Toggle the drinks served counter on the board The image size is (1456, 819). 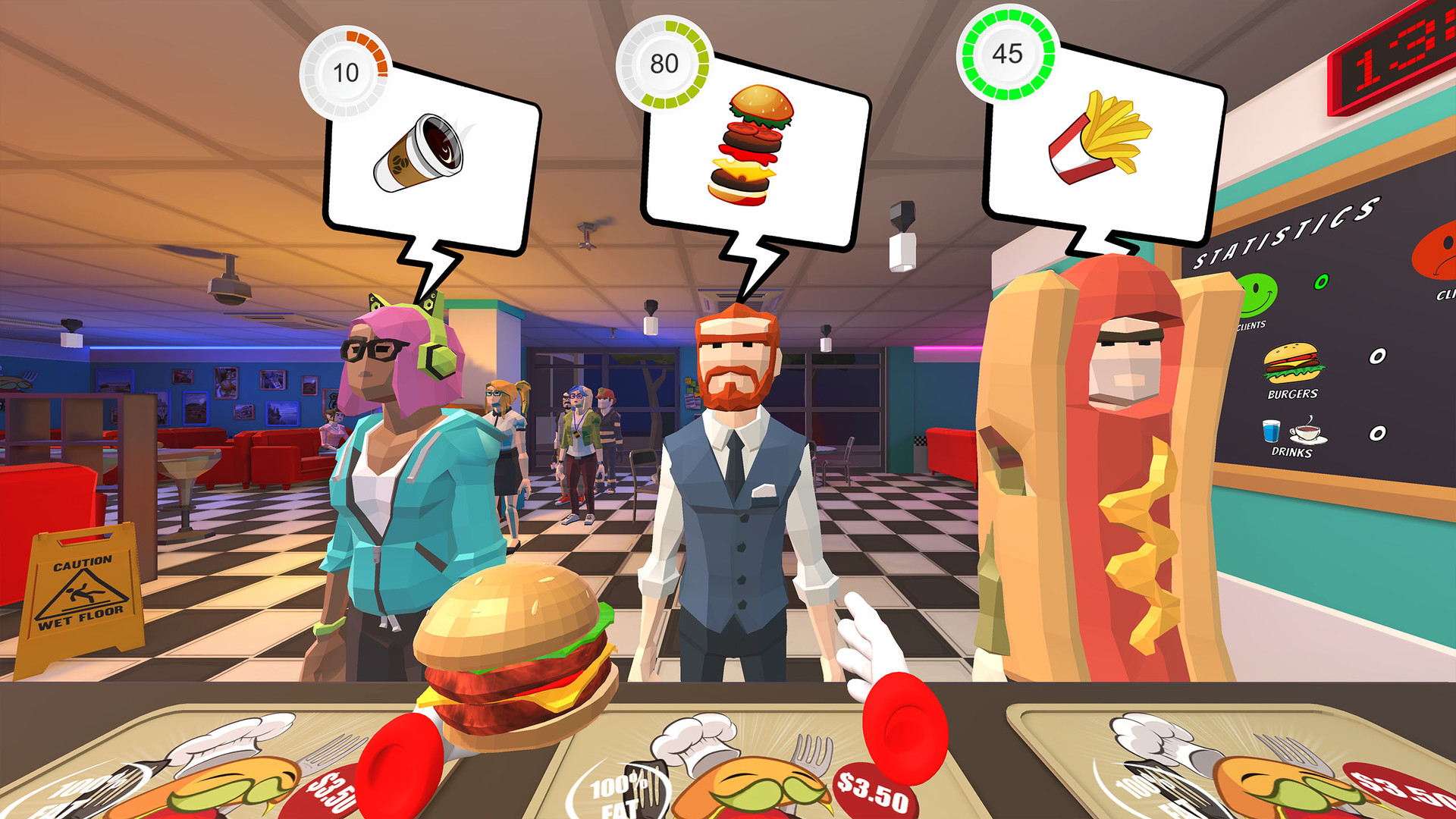(1376, 433)
